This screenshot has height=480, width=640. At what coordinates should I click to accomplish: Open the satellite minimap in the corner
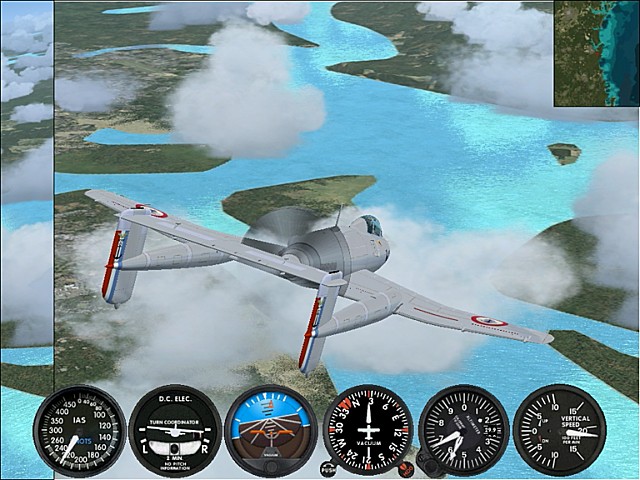(596, 52)
